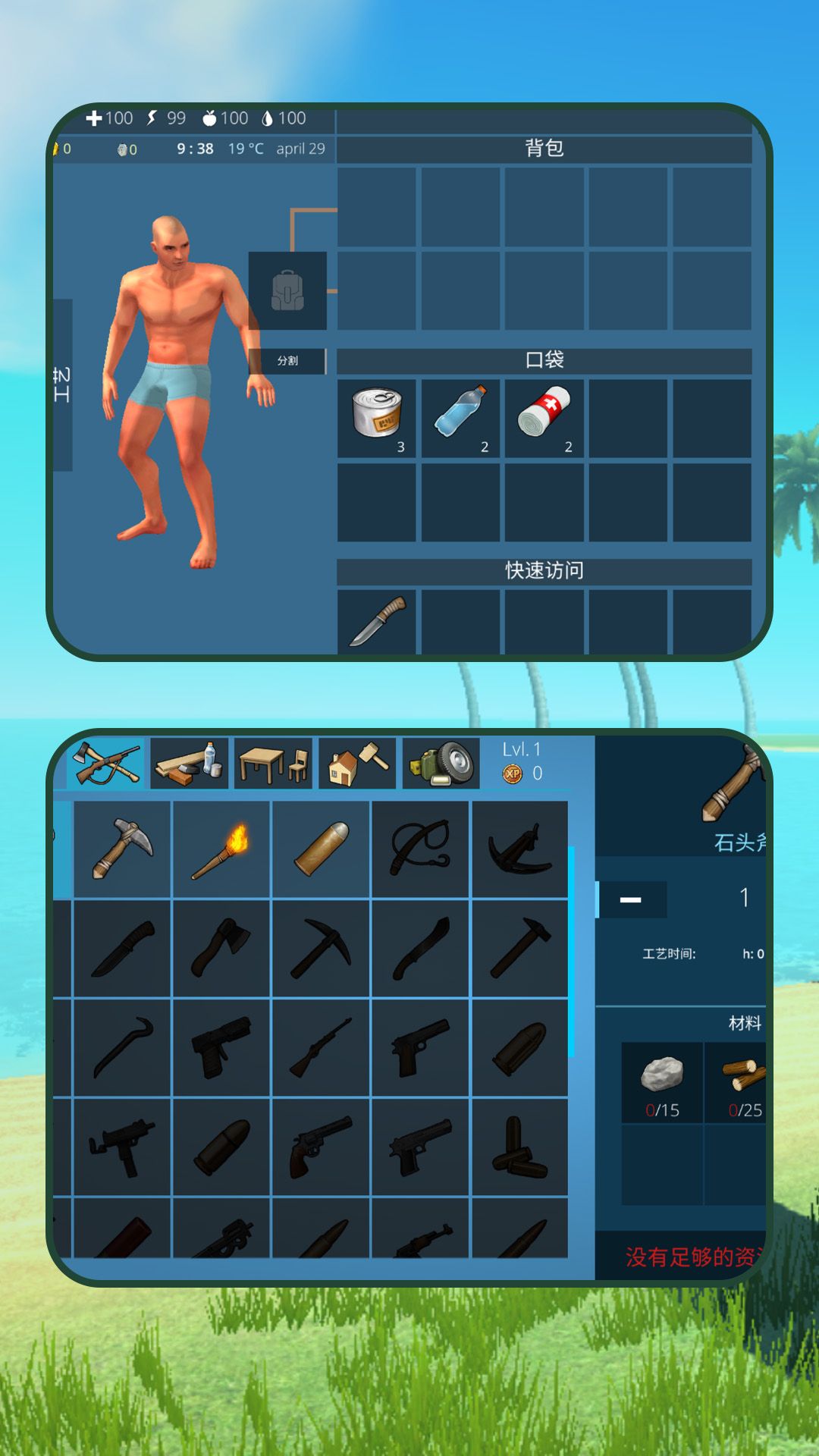Viewport: 819px width, 1456px height.
Task: Open the house building tab
Action: tap(357, 764)
